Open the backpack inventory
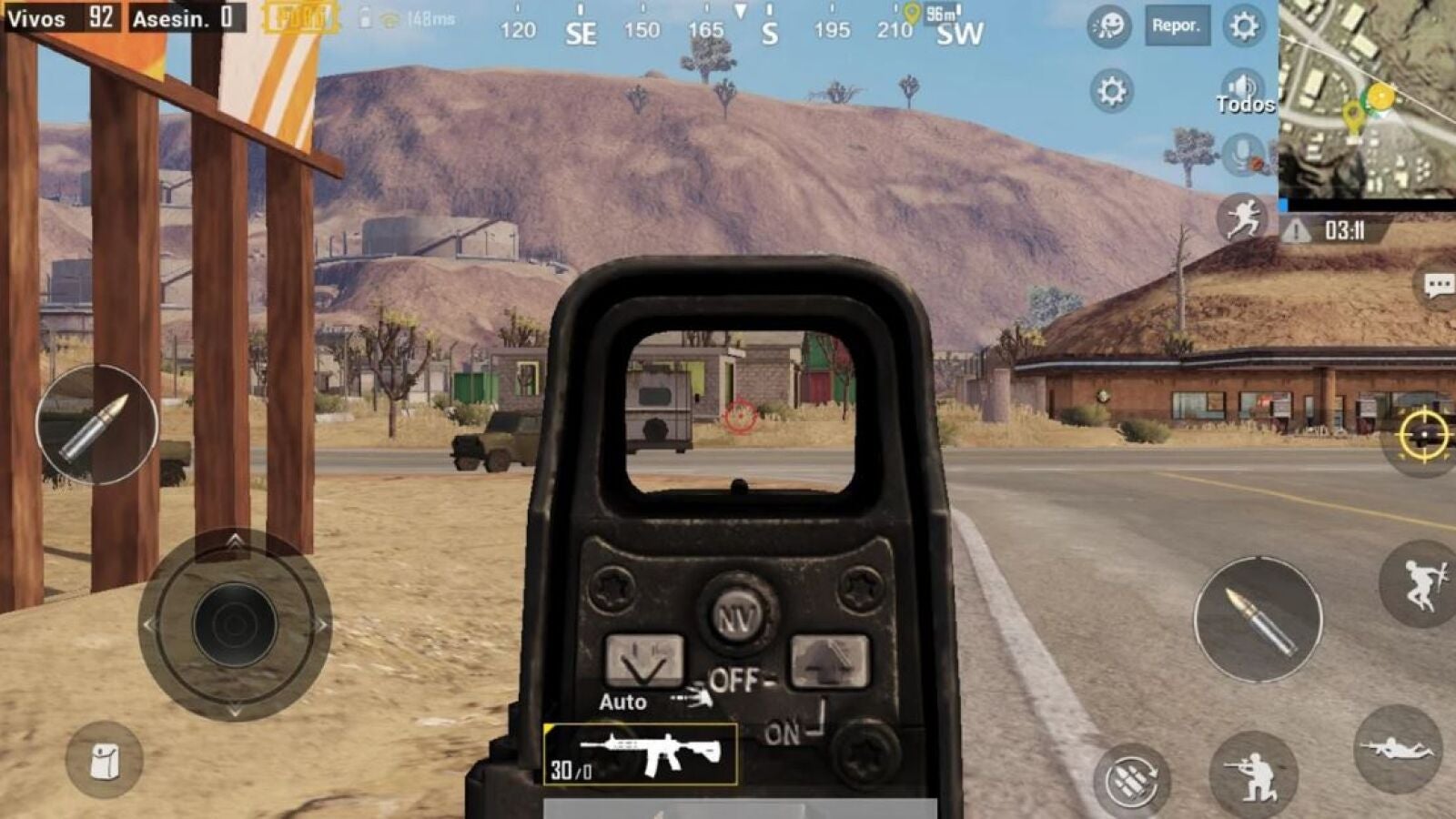1456x819 pixels. tap(104, 761)
